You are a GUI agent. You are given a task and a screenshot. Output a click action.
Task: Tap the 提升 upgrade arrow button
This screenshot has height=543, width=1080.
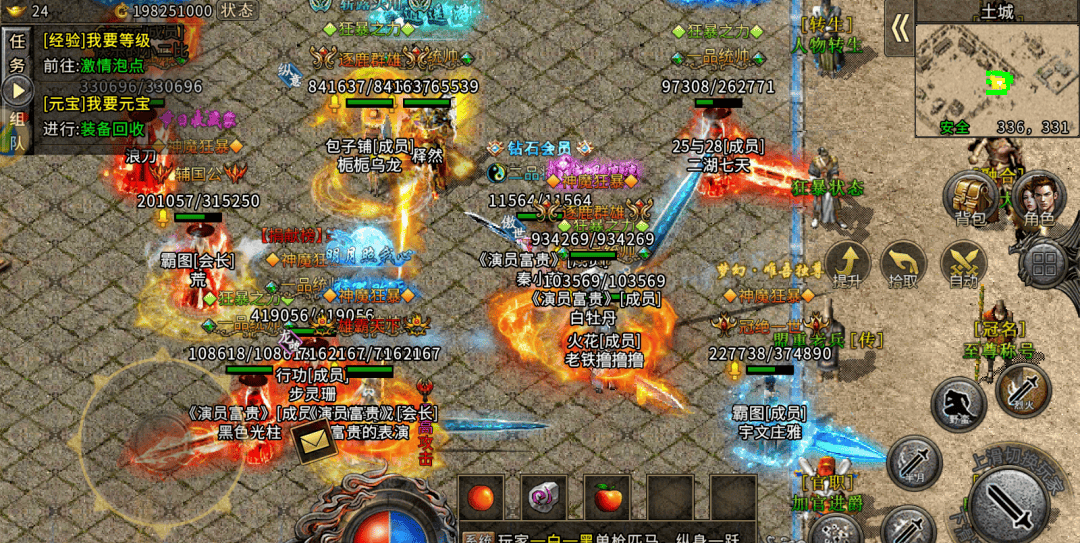[847, 264]
